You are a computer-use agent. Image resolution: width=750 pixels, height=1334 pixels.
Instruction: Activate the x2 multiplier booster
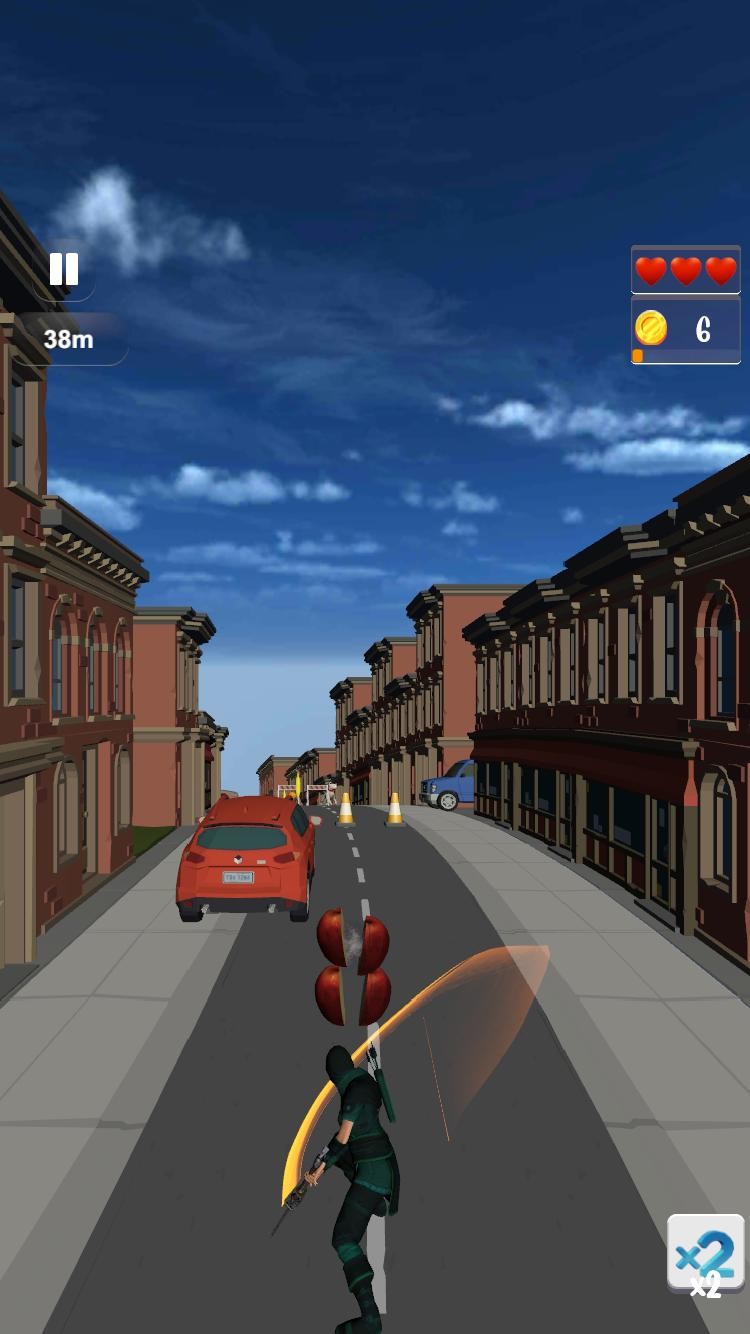click(705, 1254)
